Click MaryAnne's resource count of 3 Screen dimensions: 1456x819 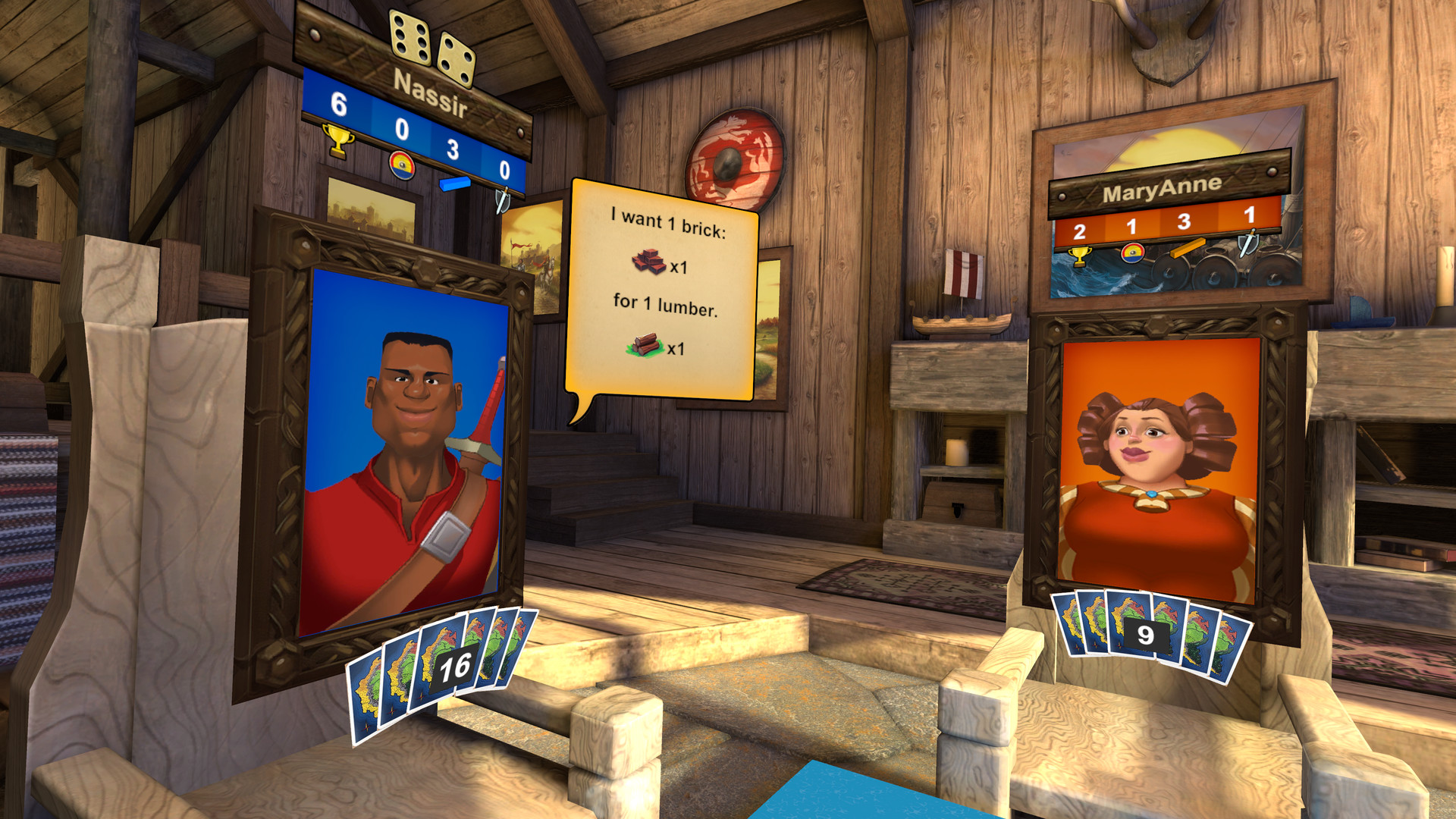pos(1185,222)
